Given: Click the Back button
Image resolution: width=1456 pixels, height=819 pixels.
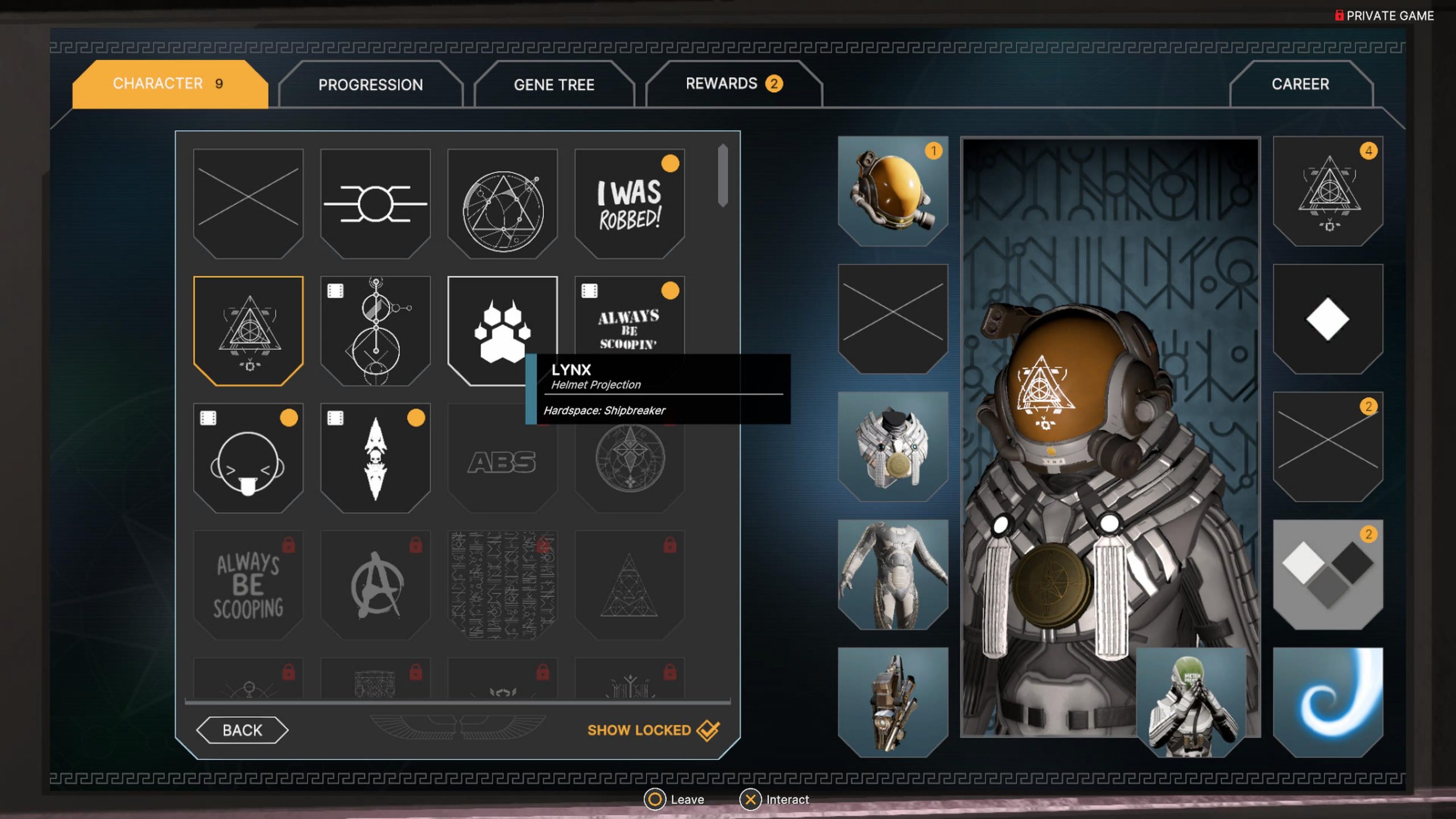Looking at the screenshot, I should pyautogui.click(x=242, y=730).
